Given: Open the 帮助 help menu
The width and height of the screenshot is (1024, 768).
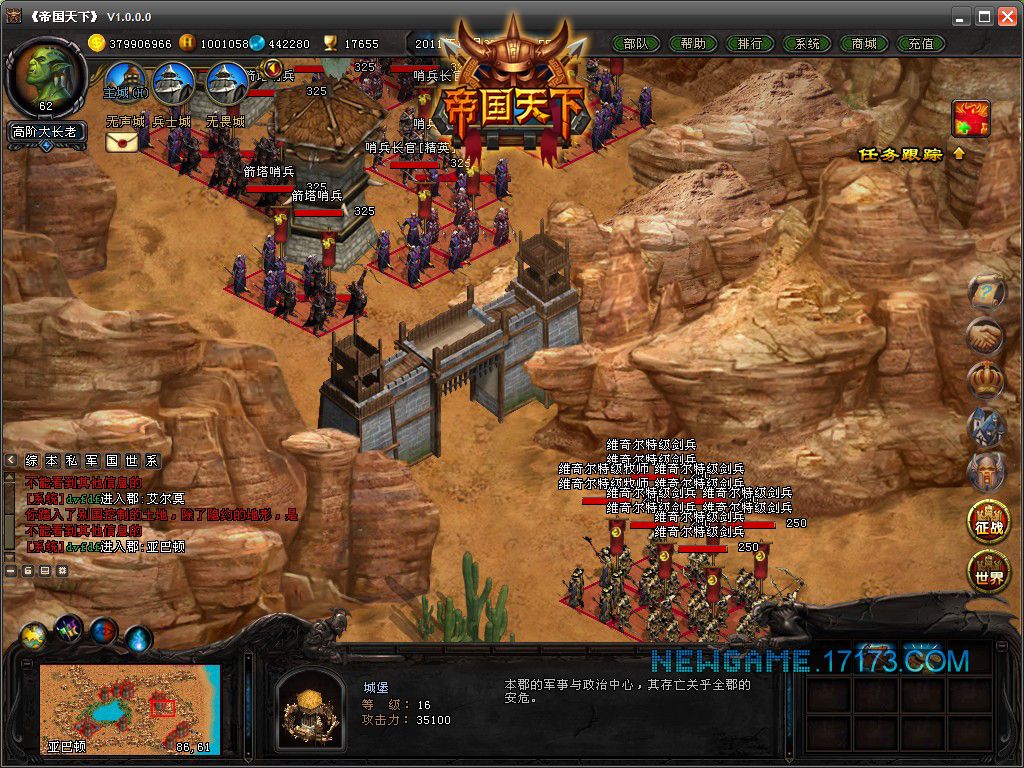Looking at the screenshot, I should (x=692, y=44).
